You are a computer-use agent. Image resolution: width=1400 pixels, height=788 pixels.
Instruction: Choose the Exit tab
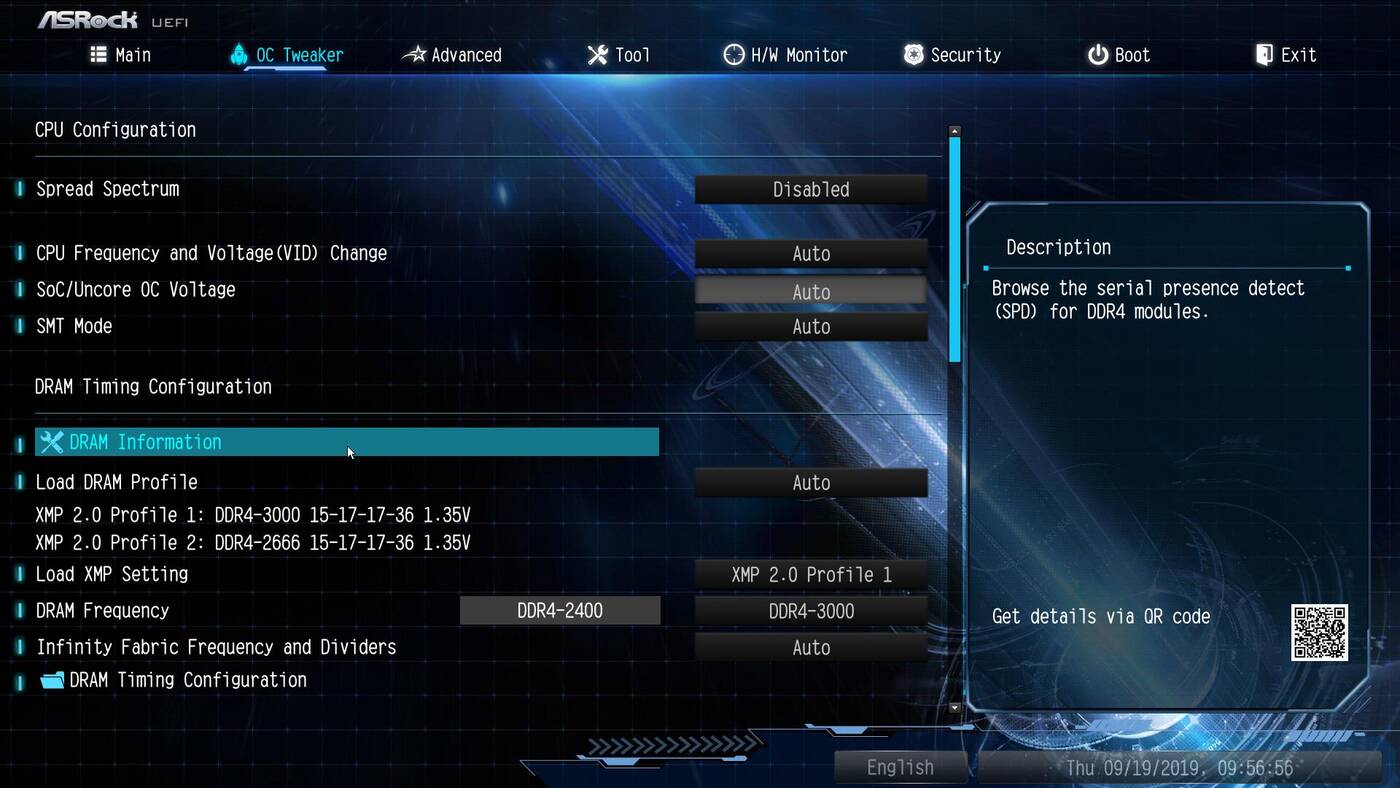[1286, 55]
